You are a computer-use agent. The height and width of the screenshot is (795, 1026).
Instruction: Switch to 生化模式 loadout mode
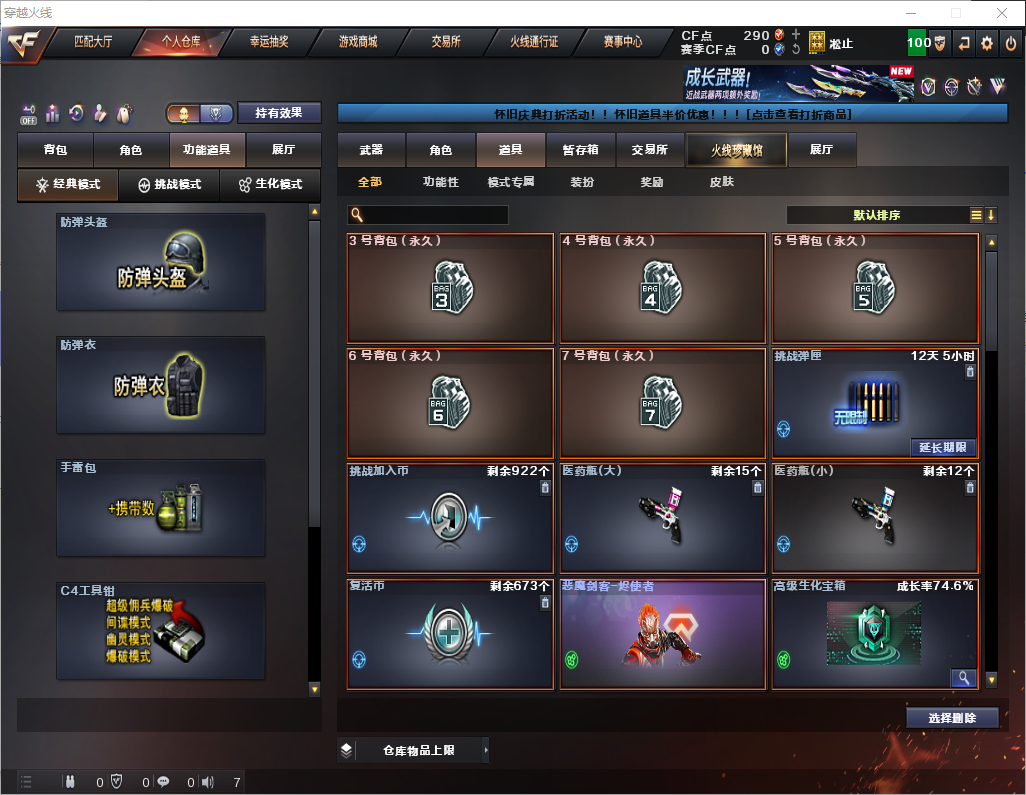(x=270, y=185)
